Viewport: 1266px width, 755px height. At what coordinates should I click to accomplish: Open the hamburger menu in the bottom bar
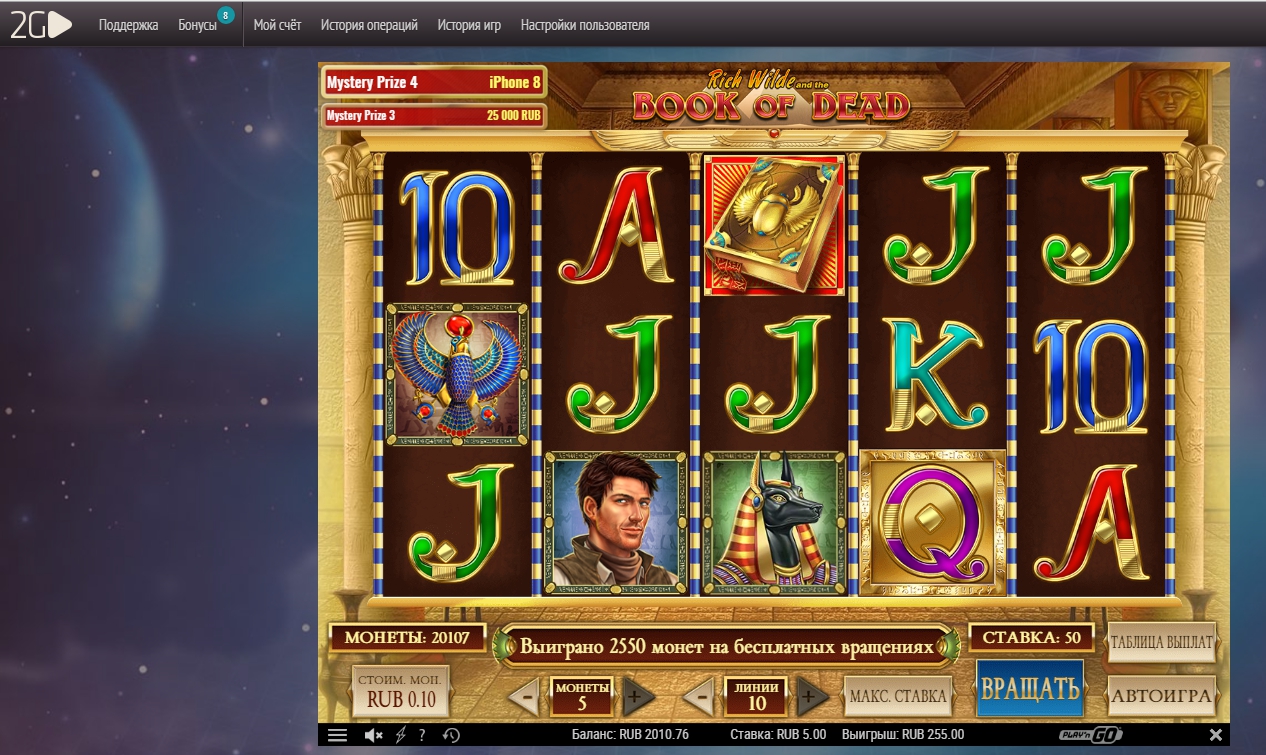[x=337, y=735]
